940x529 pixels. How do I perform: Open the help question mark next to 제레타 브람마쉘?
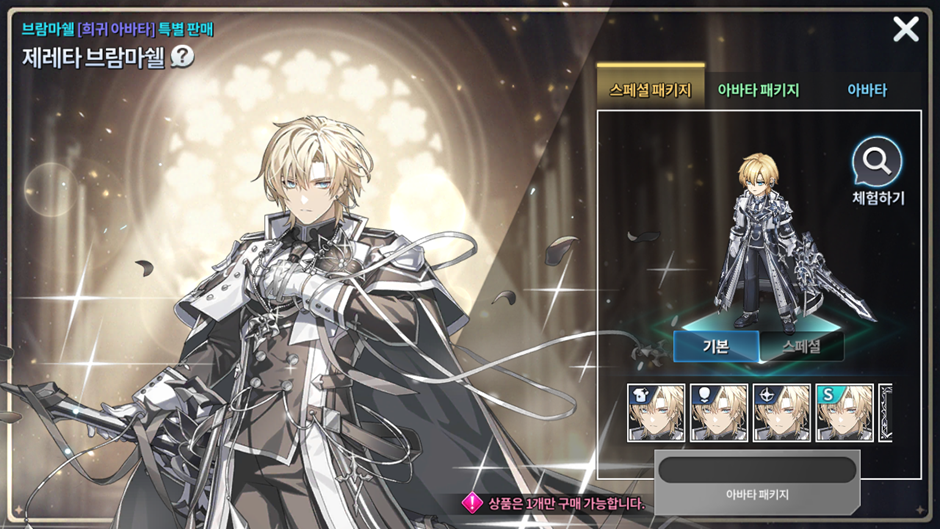point(182,56)
